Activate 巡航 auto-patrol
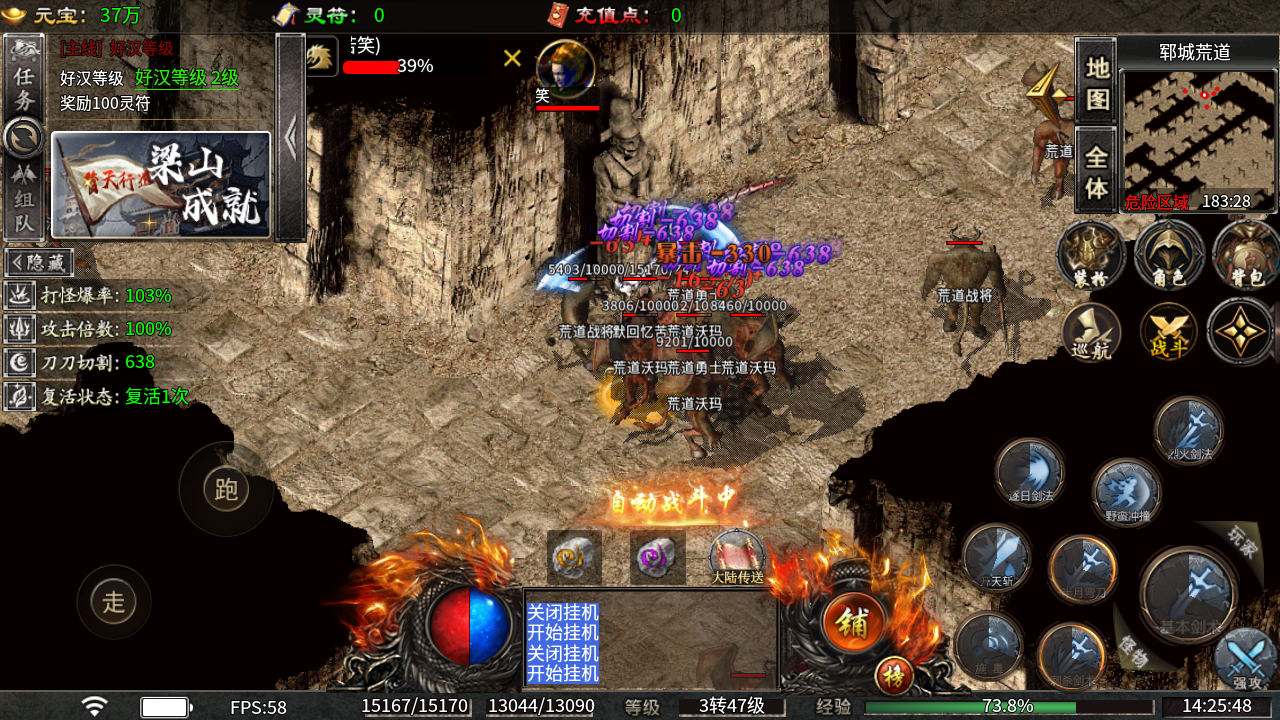This screenshot has height=720, width=1280. (x=1091, y=332)
